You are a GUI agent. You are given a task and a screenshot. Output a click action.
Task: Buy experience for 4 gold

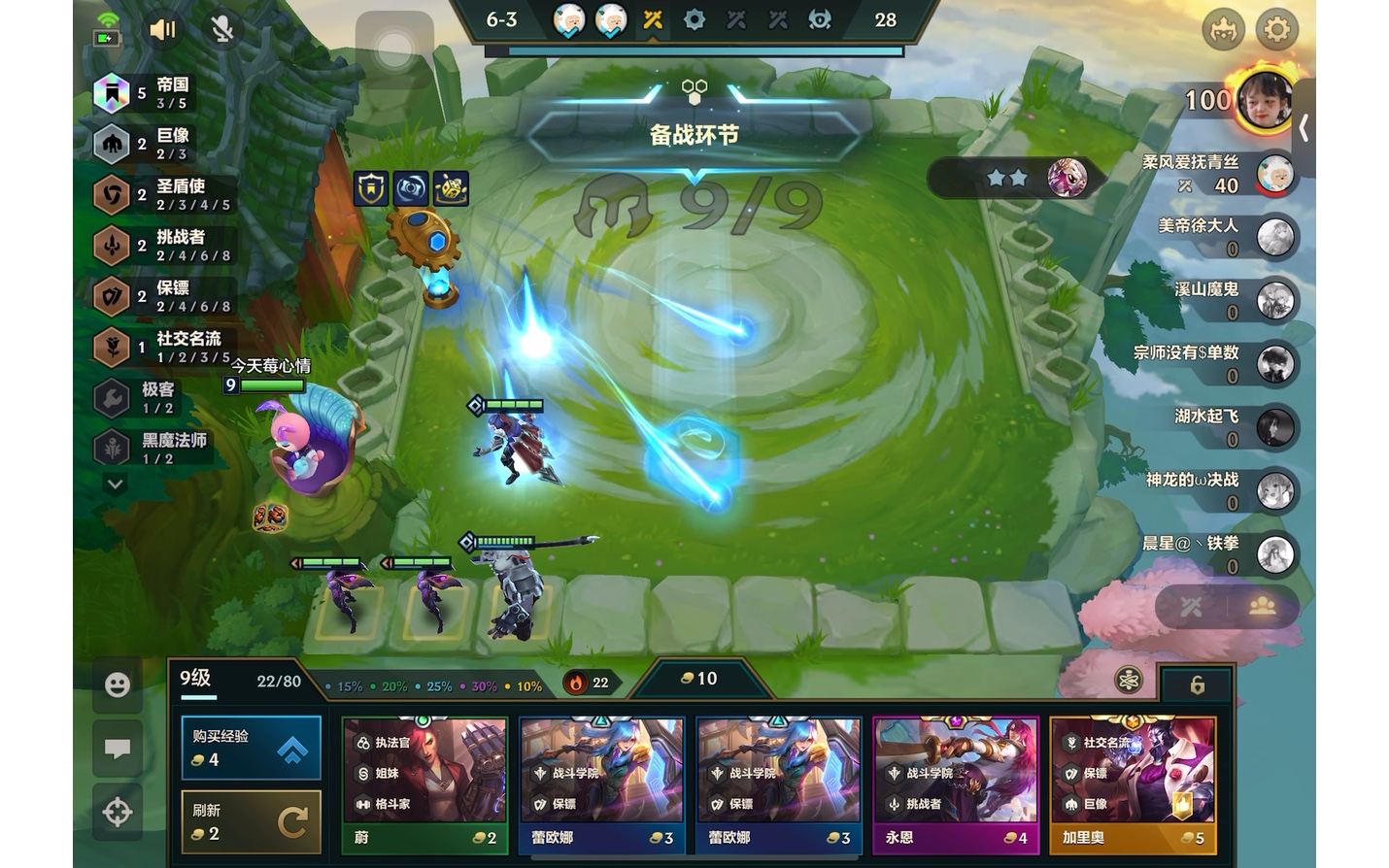coord(251,748)
